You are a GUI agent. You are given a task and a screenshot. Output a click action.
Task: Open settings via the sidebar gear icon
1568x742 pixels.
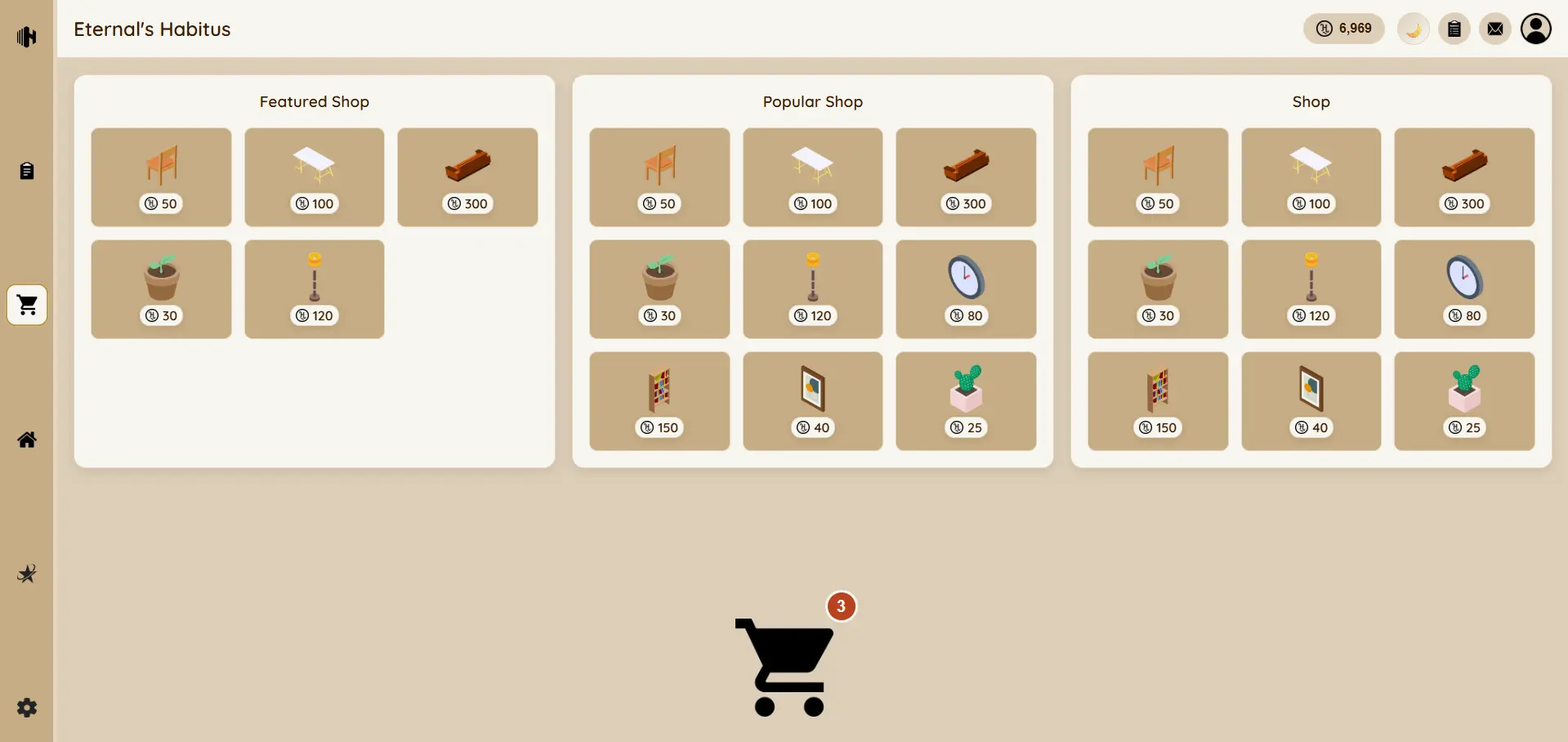pyautogui.click(x=27, y=708)
